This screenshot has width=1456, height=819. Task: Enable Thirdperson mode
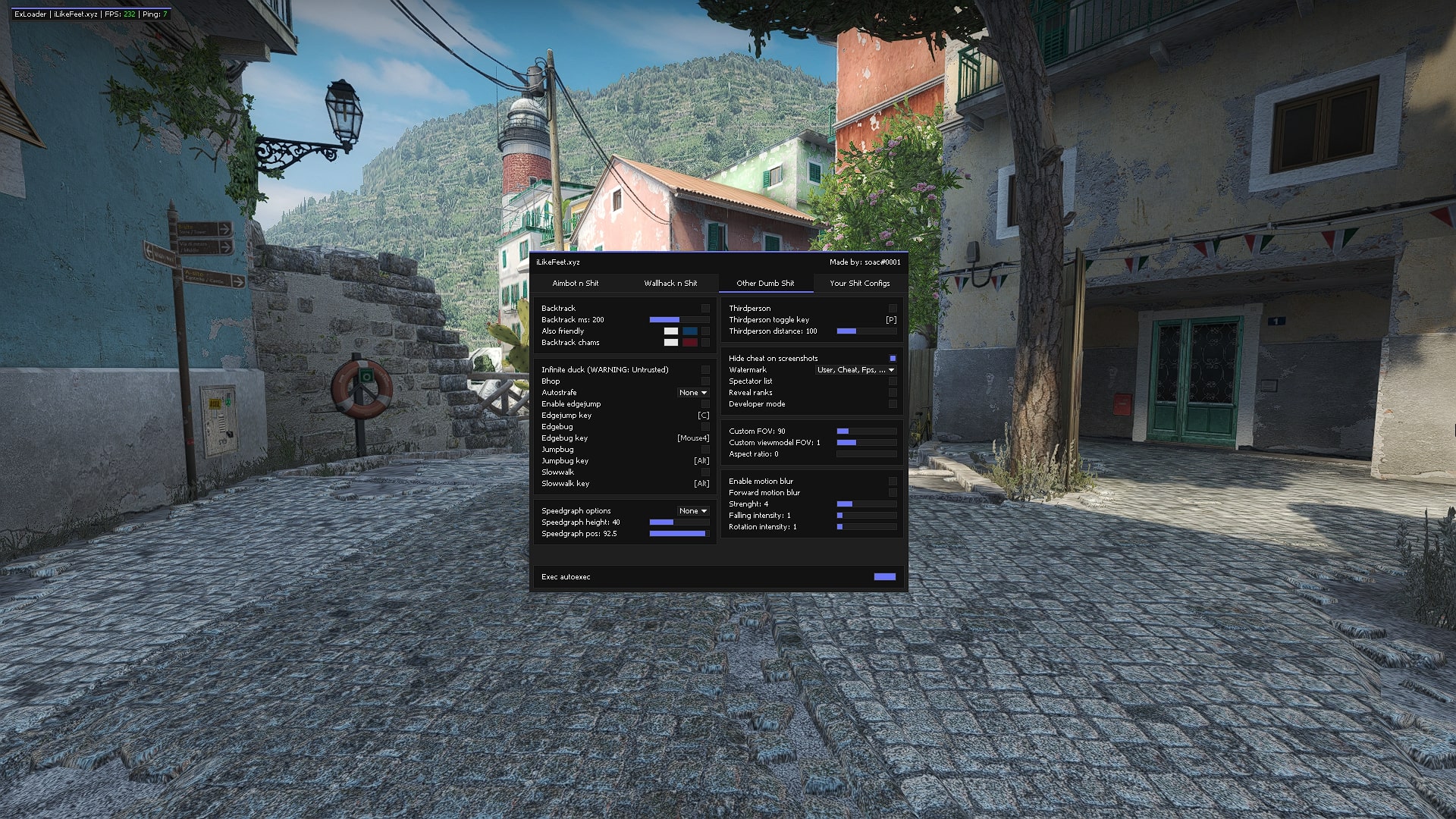point(893,308)
